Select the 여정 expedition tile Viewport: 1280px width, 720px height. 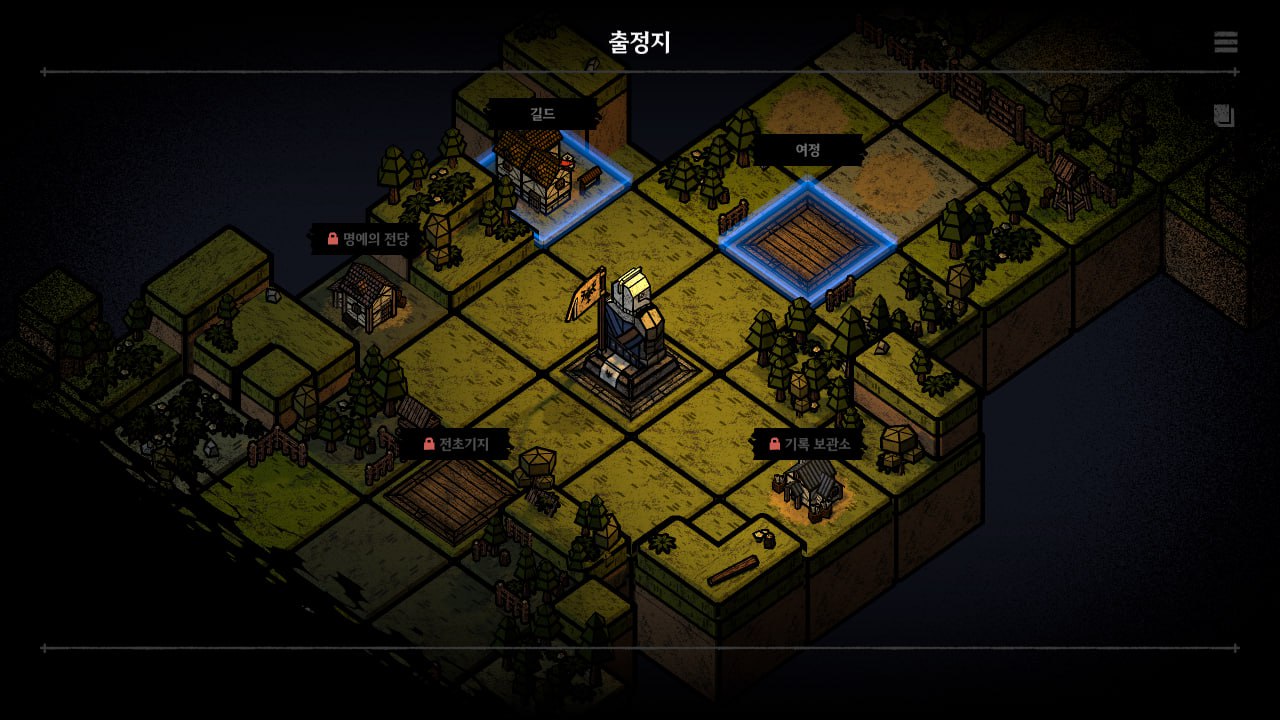807,239
